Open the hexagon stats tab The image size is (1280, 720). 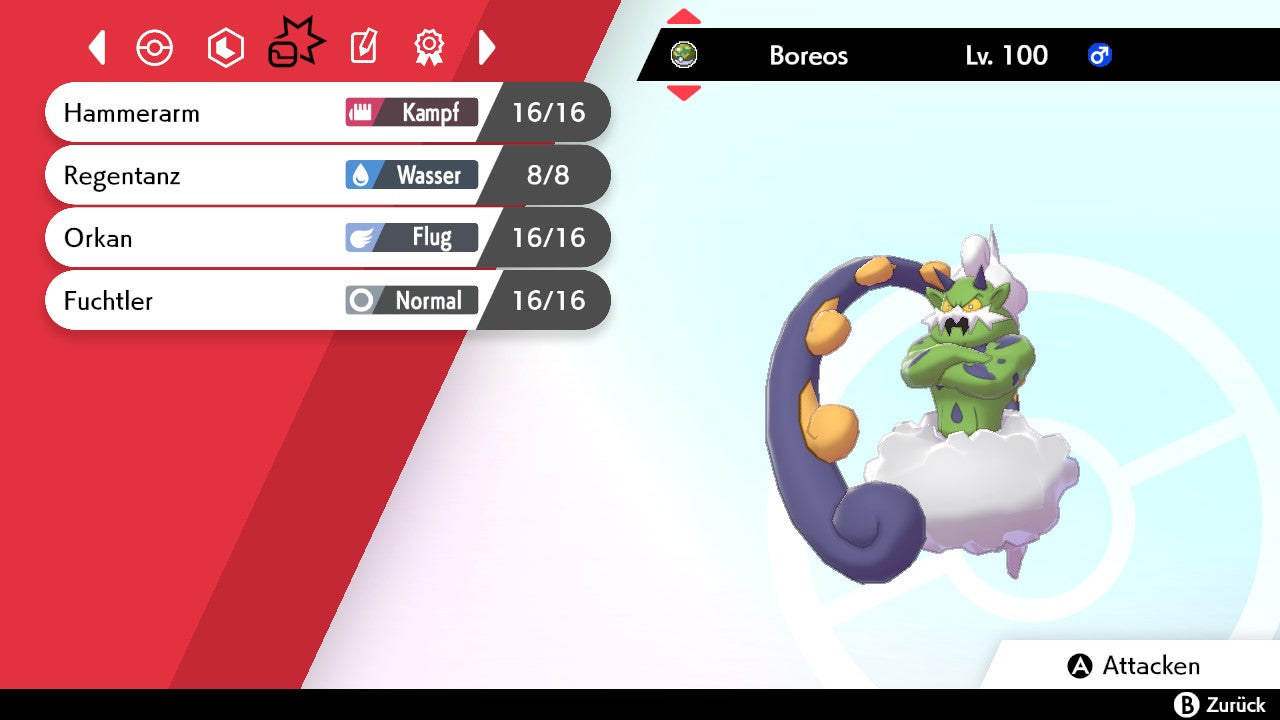(225, 48)
